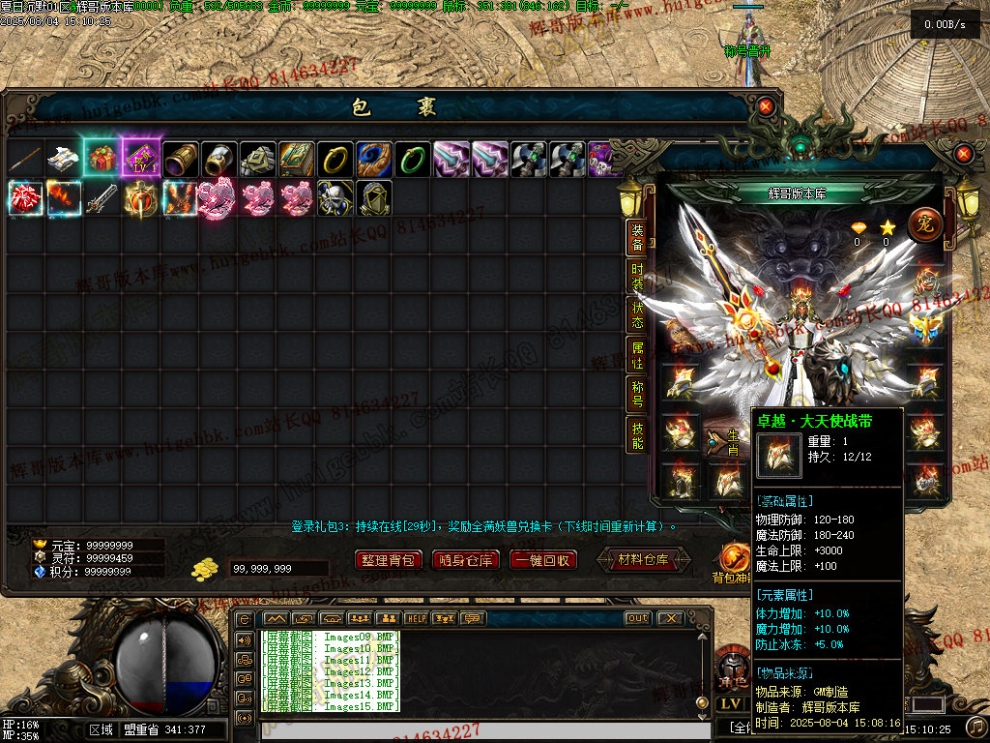Click the HELP button on chat toolbar
Viewport: 990px width, 743px height.
[x=416, y=618]
